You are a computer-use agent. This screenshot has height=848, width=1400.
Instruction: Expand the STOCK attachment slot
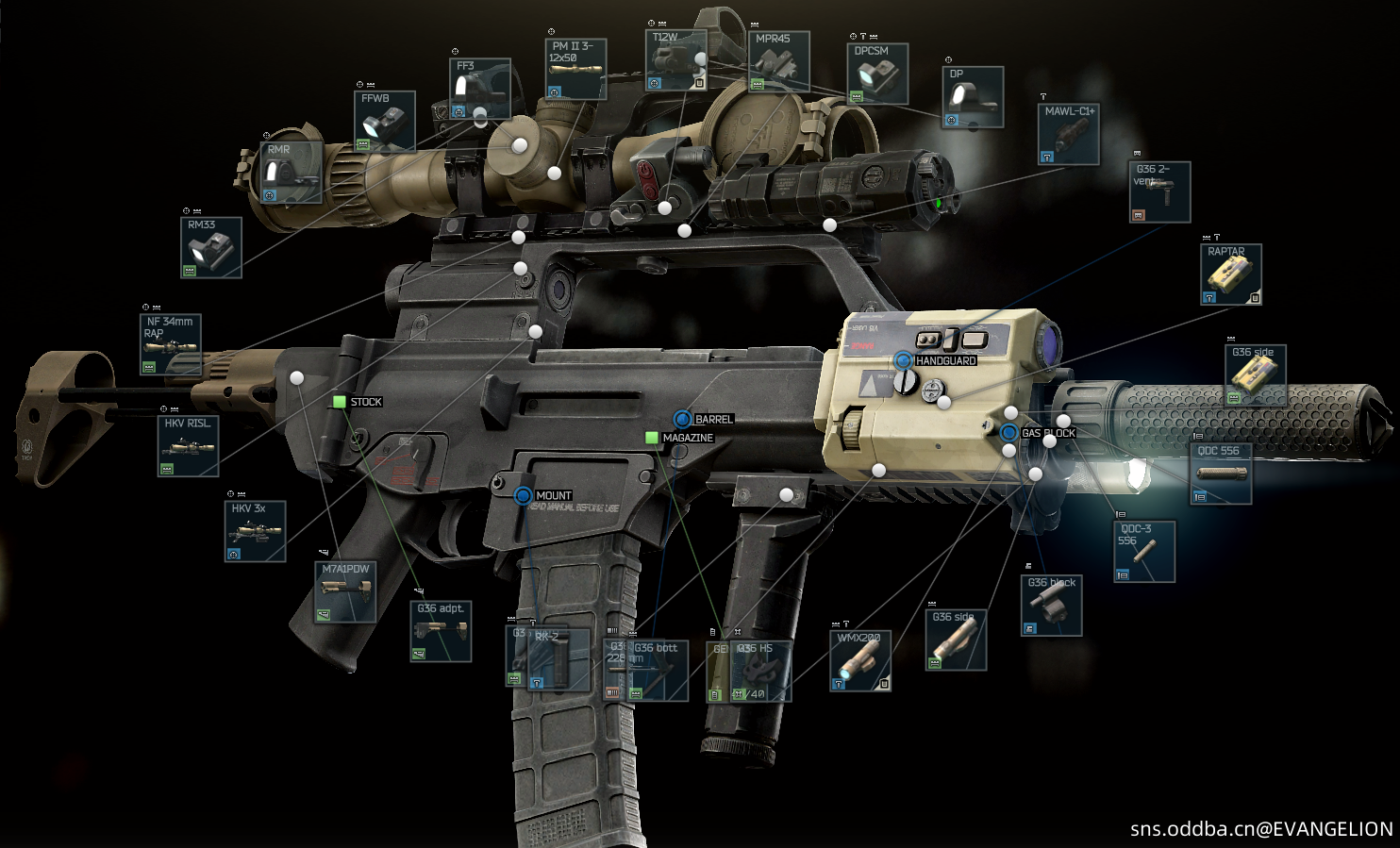tap(338, 401)
